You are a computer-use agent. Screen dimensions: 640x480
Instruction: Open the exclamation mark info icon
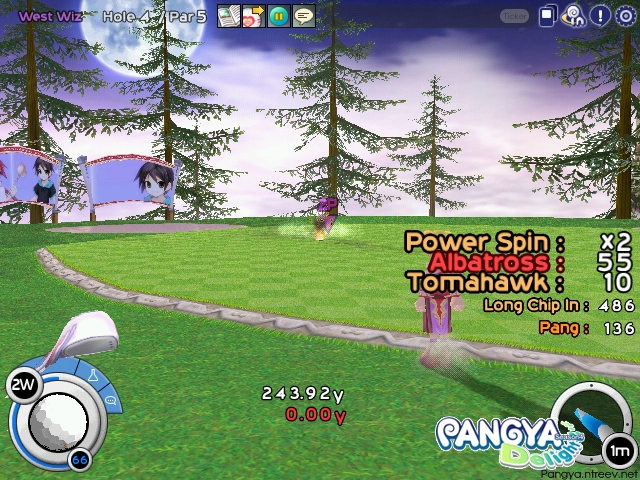pos(599,16)
